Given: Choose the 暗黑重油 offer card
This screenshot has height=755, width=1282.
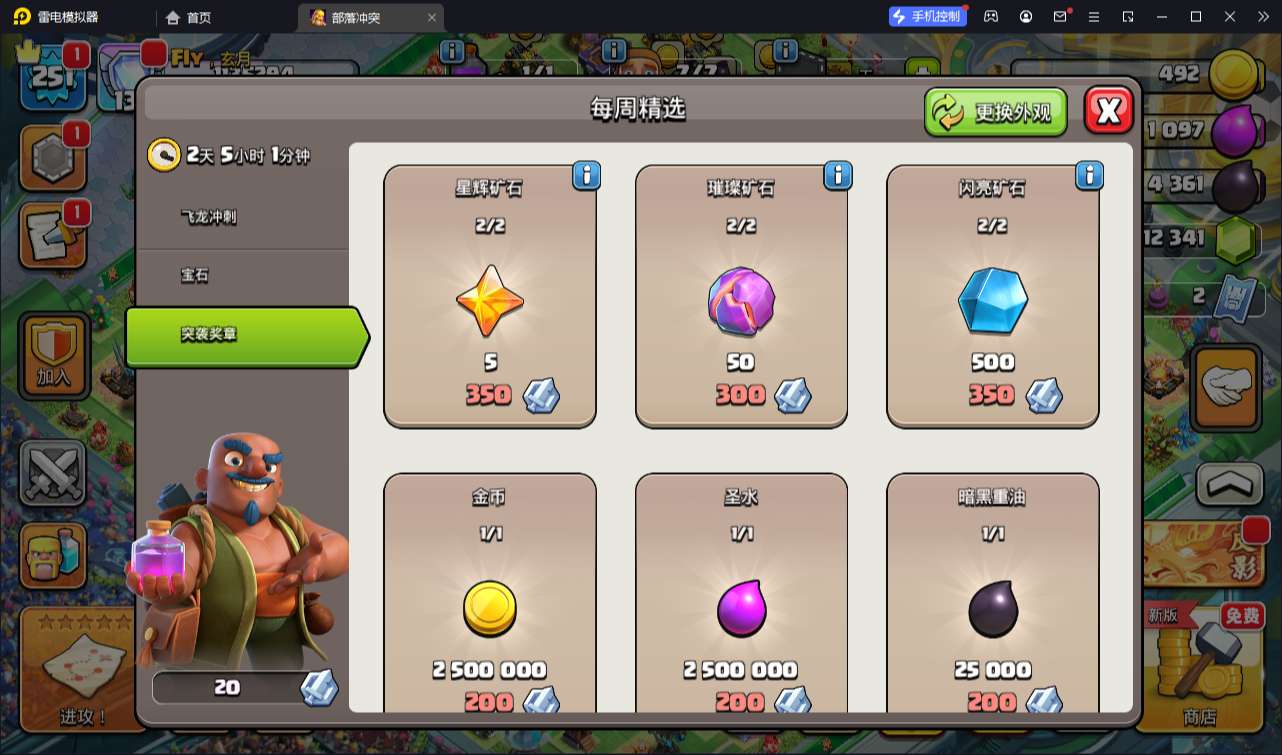Looking at the screenshot, I should pyautogui.click(x=992, y=595).
